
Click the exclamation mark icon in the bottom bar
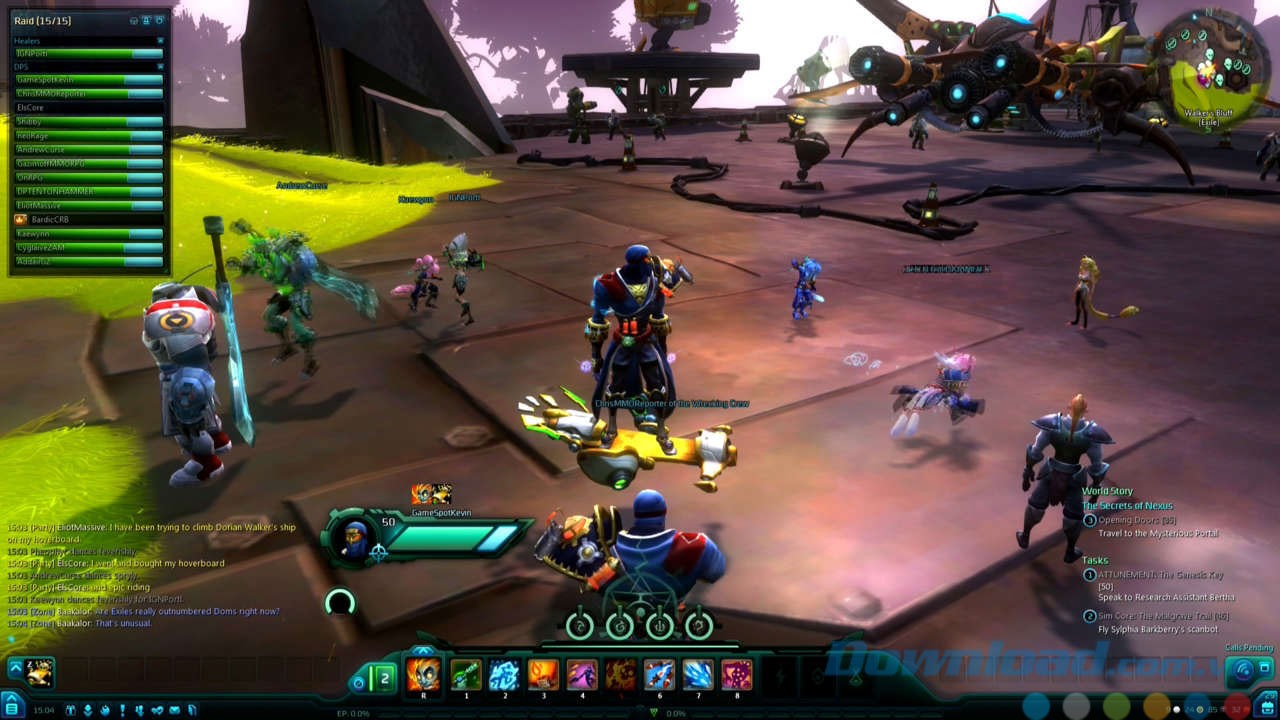coord(123,710)
